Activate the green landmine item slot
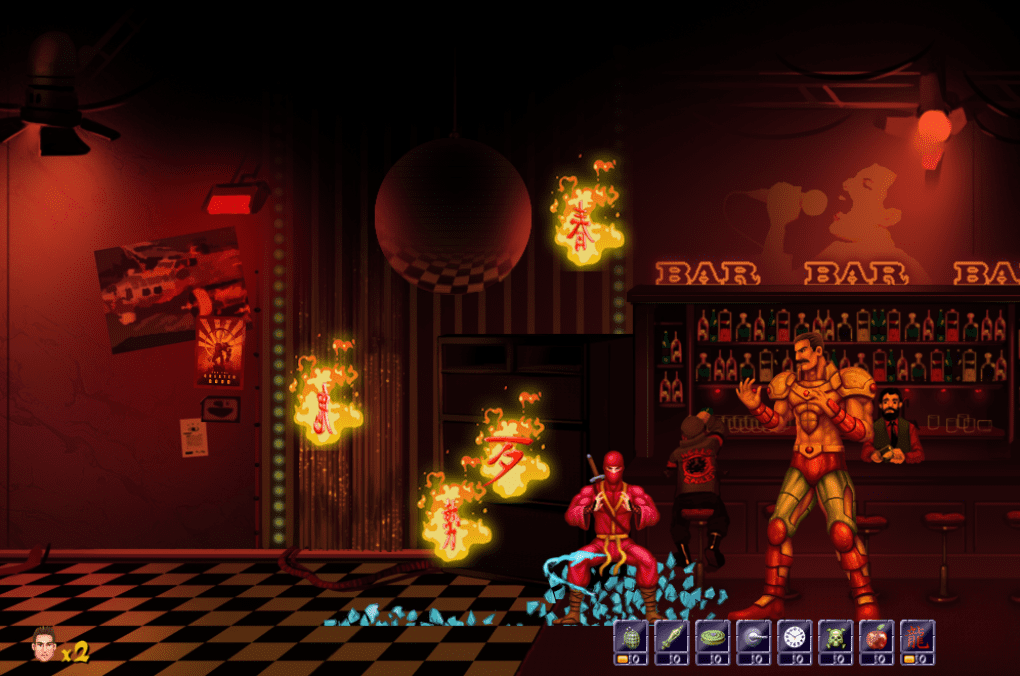The image size is (1020, 676). [712, 638]
